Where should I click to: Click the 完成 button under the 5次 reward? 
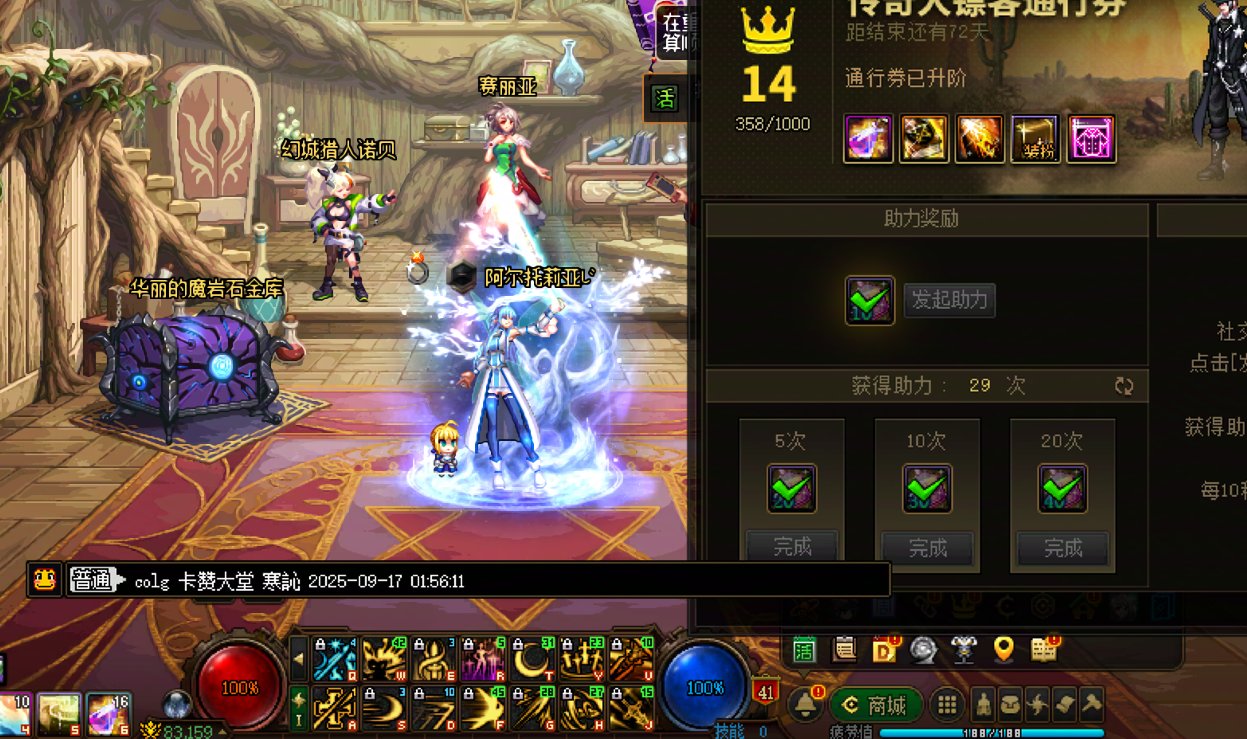click(x=792, y=547)
